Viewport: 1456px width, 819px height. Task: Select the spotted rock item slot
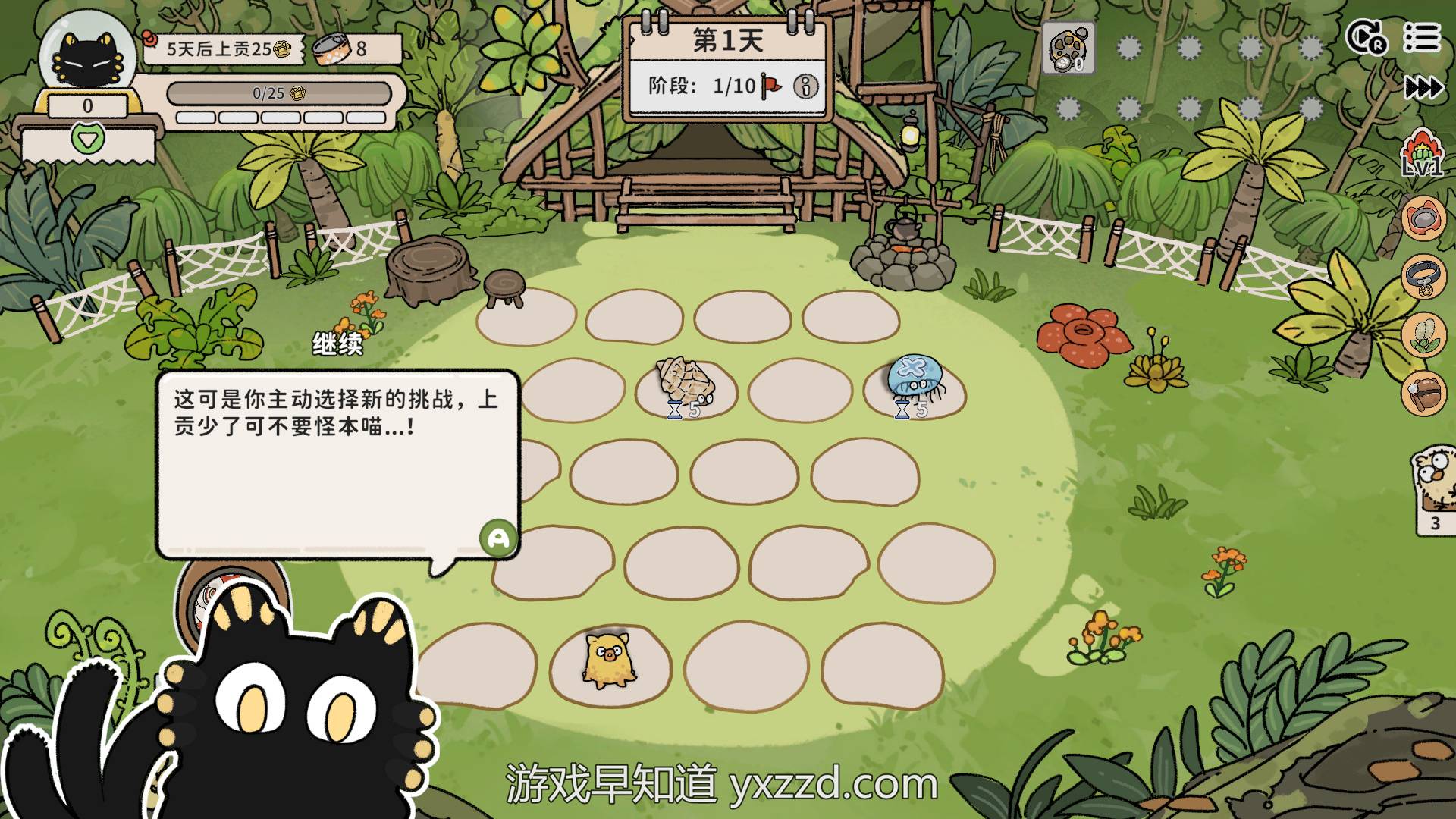(x=1068, y=48)
